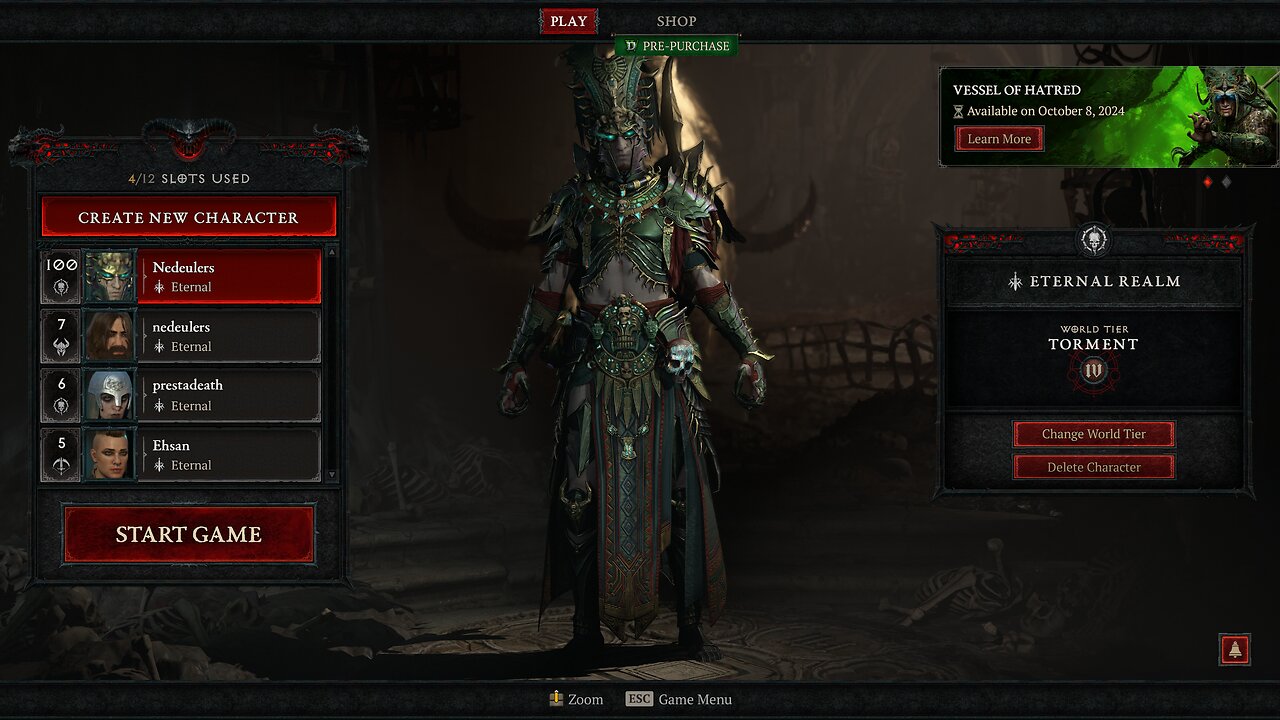1280x720 pixels.
Task: Switch to the SHOP tab
Action: [x=676, y=20]
